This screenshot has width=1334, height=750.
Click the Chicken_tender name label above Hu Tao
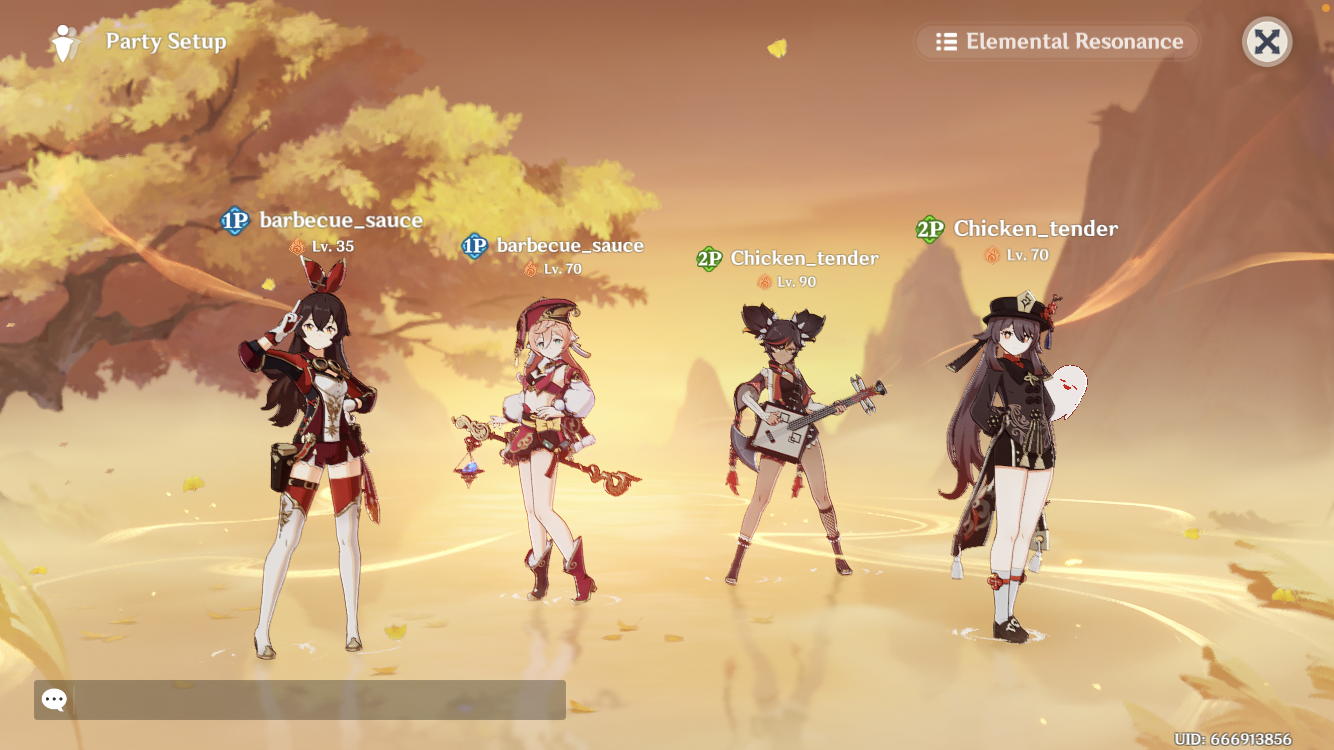click(1035, 228)
